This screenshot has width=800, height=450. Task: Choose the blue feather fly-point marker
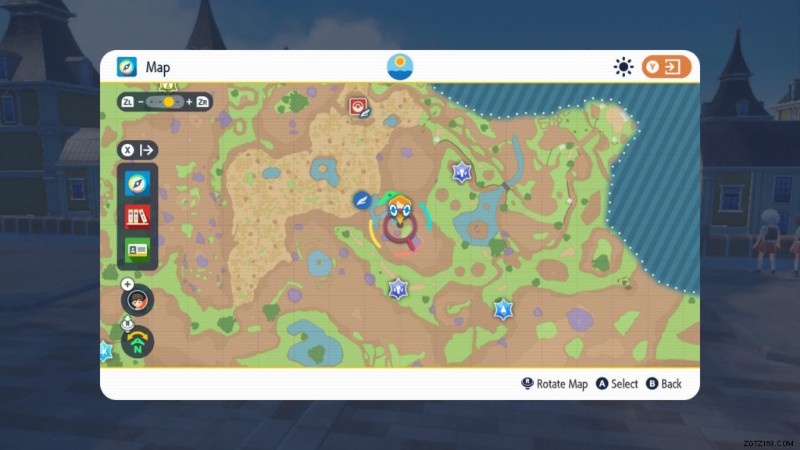[x=362, y=201]
